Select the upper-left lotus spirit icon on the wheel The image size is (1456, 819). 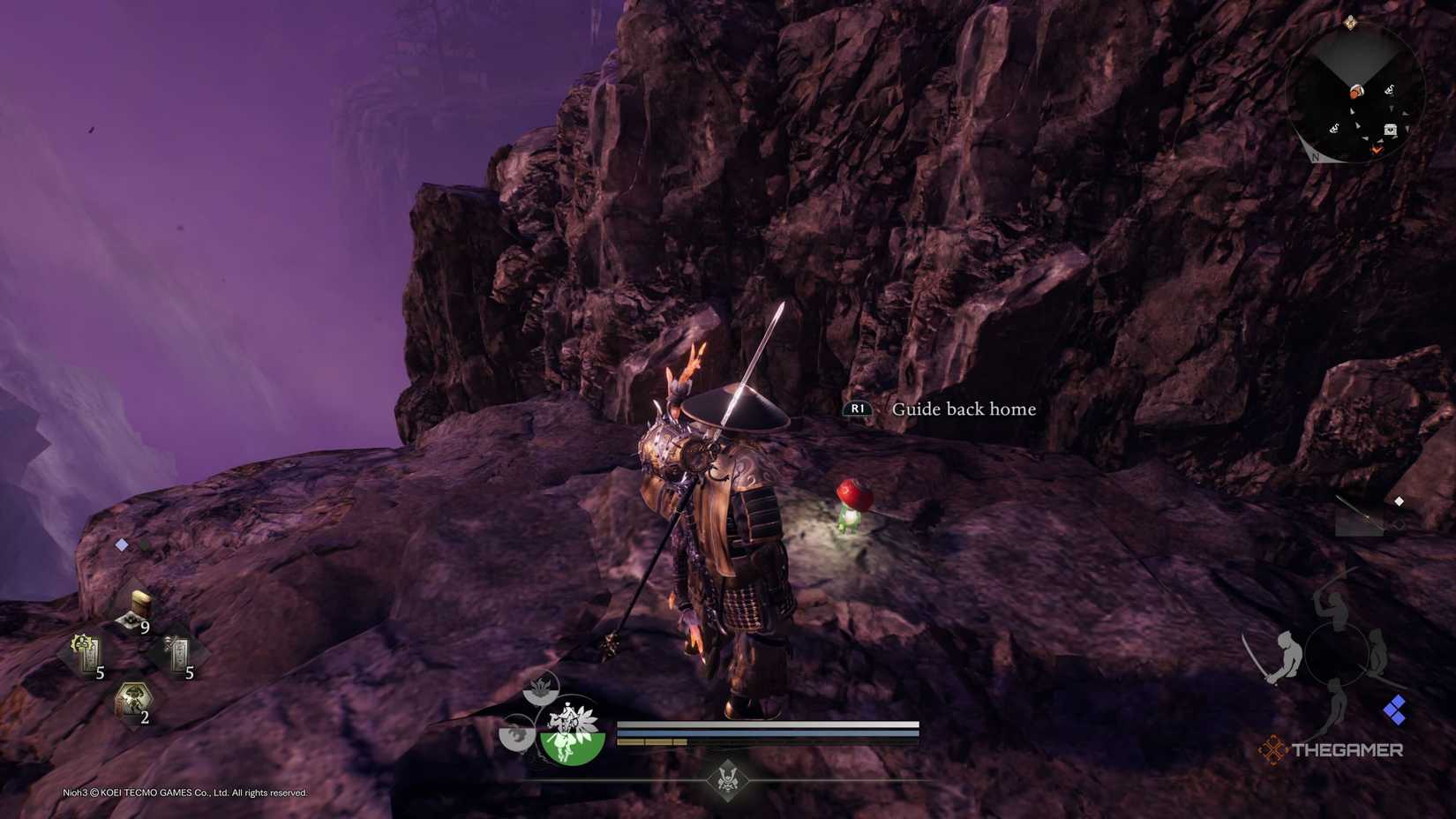tap(541, 688)
